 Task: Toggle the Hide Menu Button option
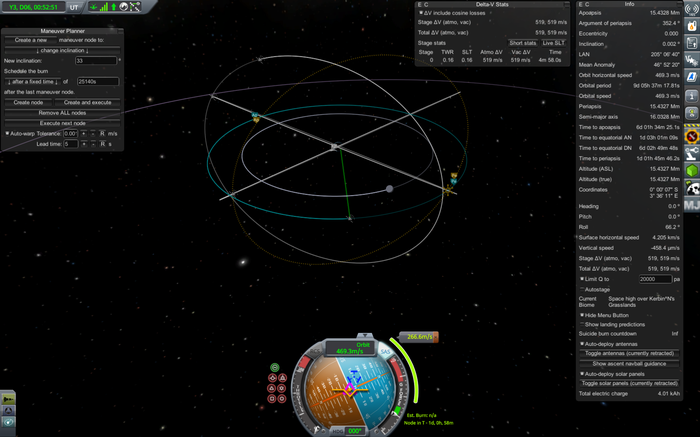click(583, 315)
